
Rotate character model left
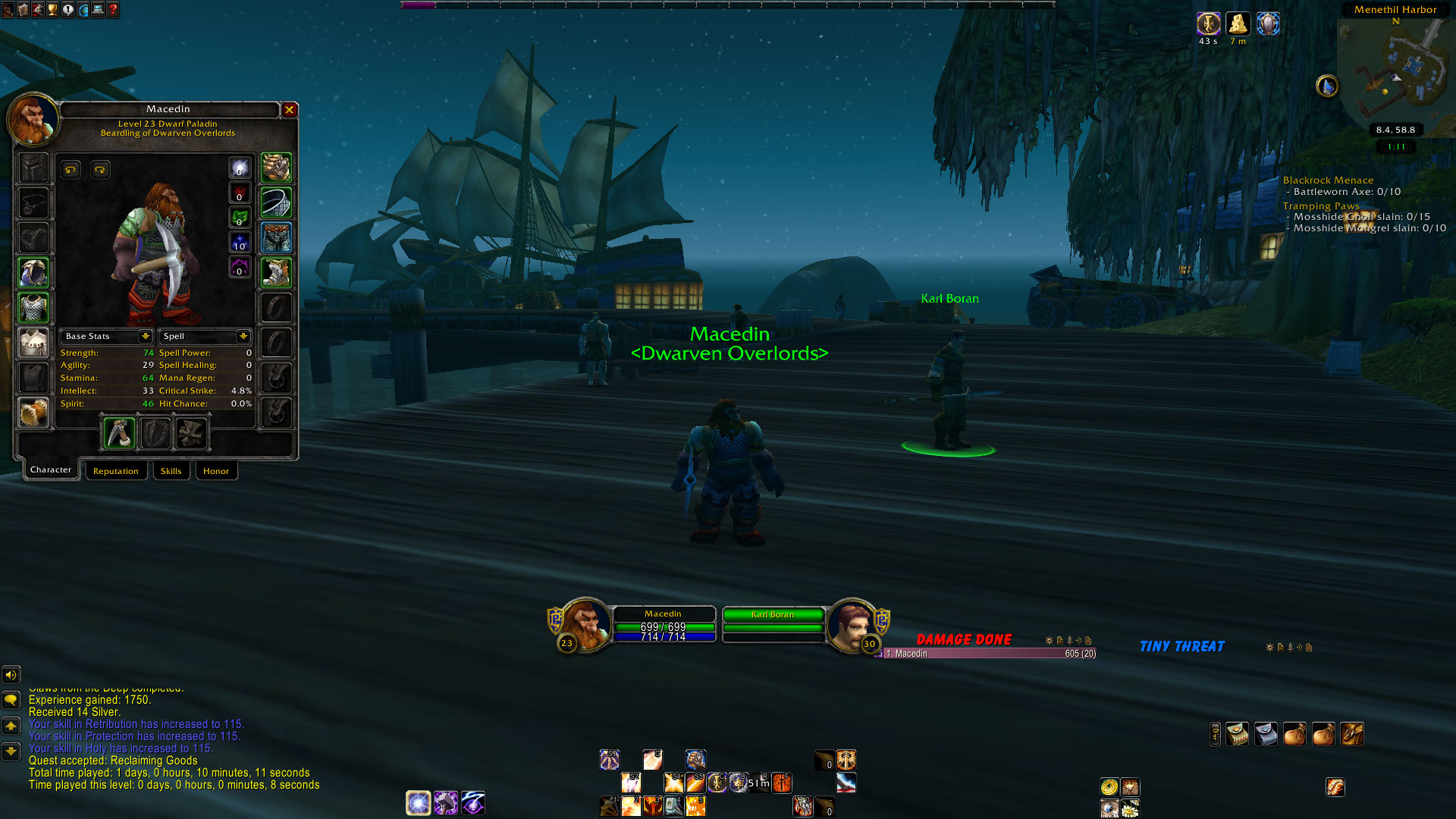[x=71, y=170]
